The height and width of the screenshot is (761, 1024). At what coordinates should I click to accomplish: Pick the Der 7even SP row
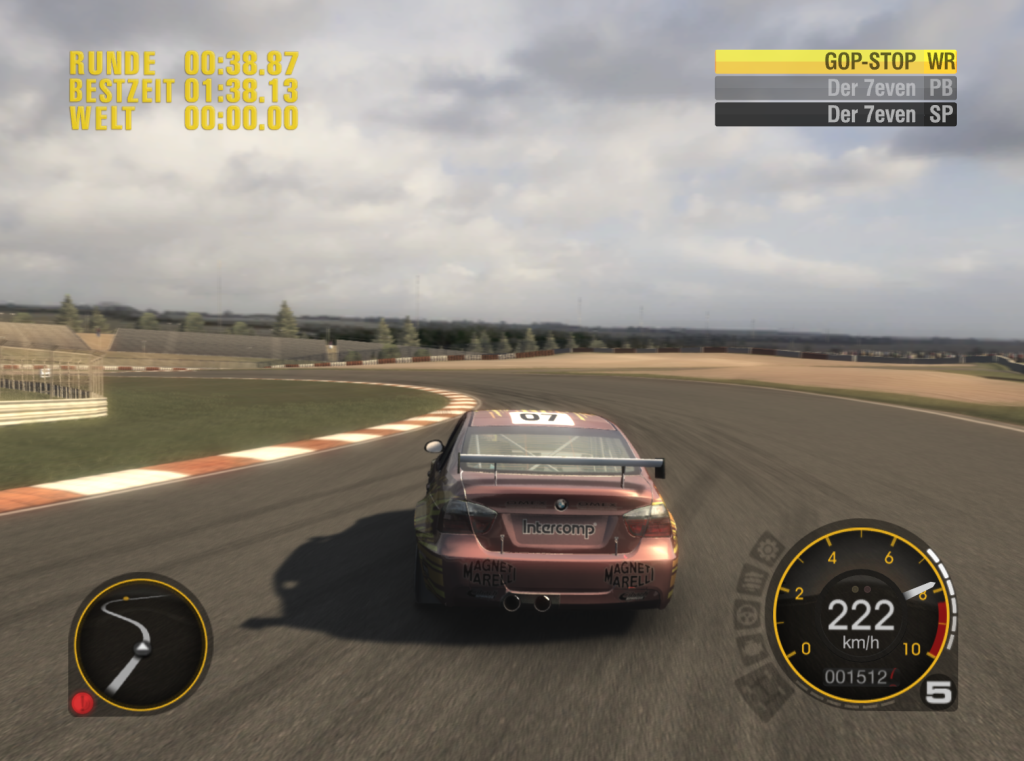835,114
